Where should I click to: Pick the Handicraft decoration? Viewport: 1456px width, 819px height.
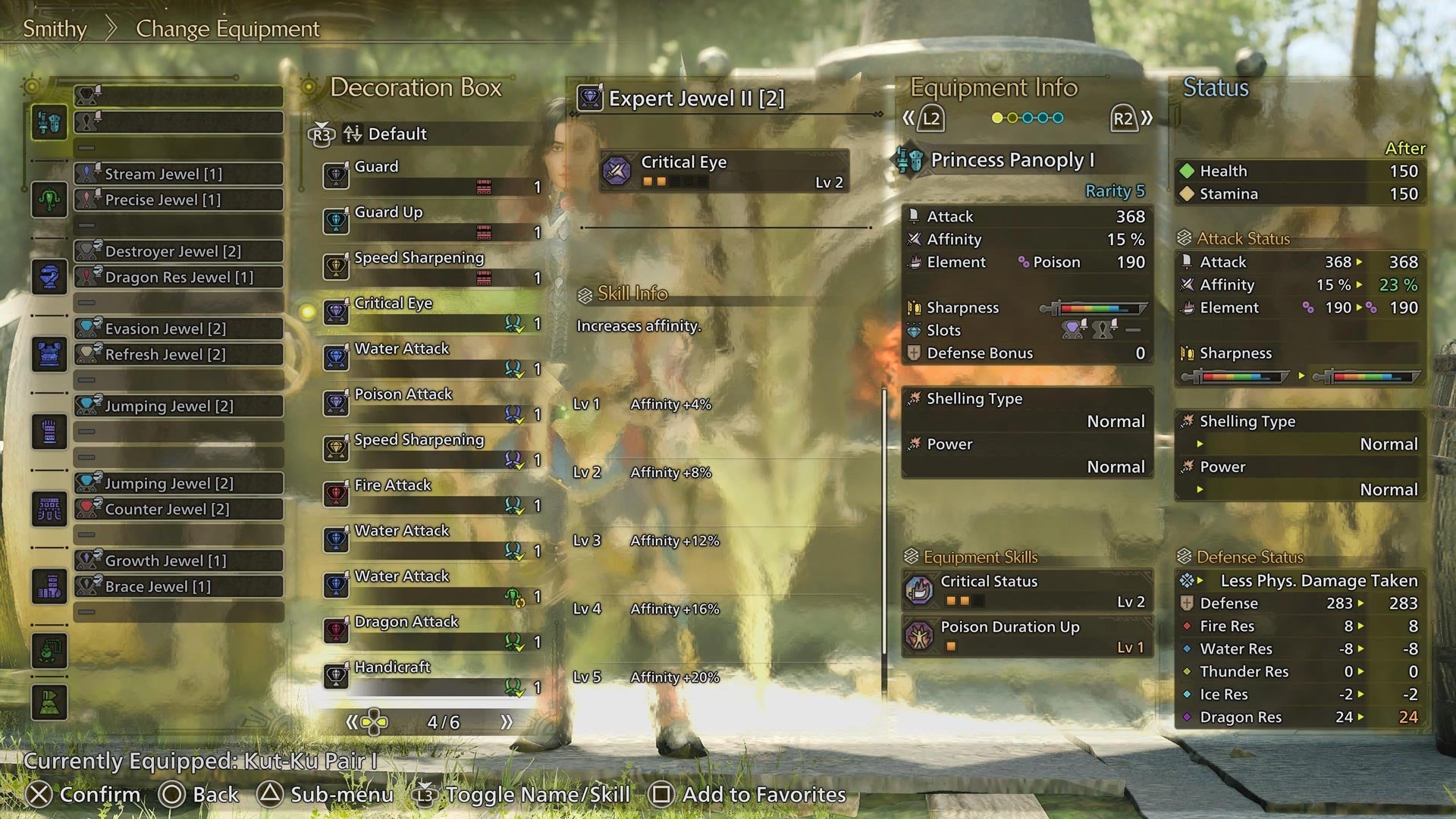pos(432,676)
